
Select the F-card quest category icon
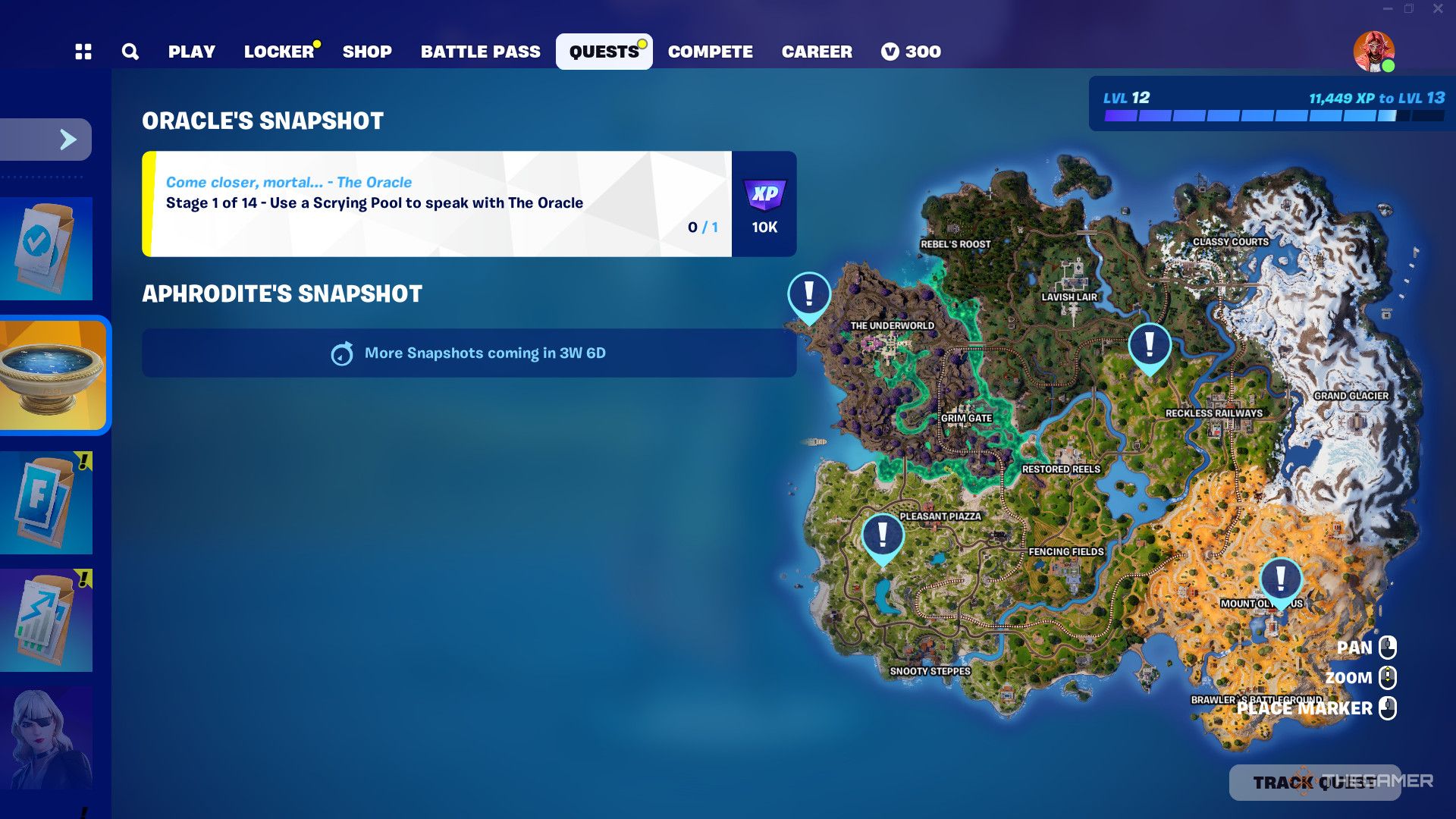point(47,500)
